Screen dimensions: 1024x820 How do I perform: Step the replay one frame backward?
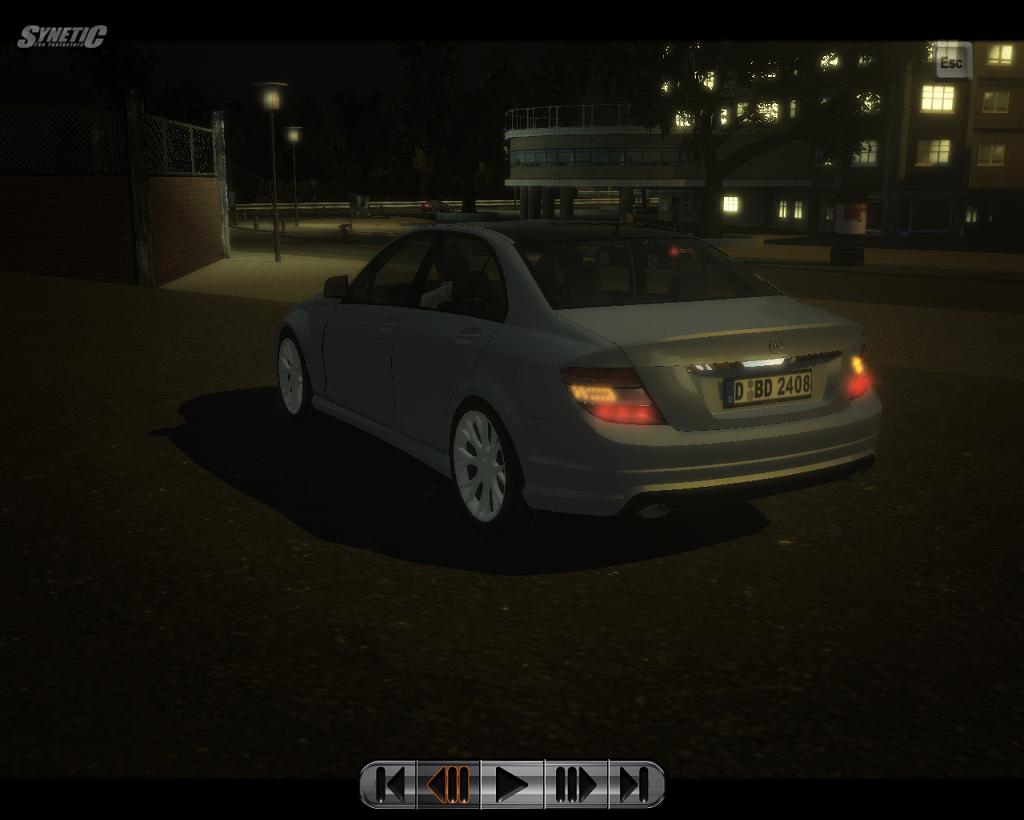coord(449,785)
